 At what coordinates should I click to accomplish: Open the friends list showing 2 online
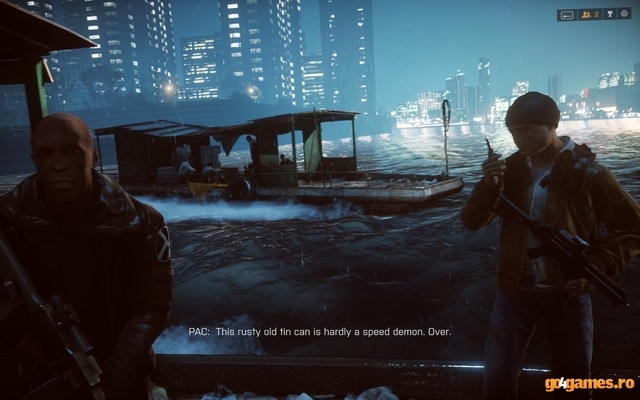coord(590,15)
